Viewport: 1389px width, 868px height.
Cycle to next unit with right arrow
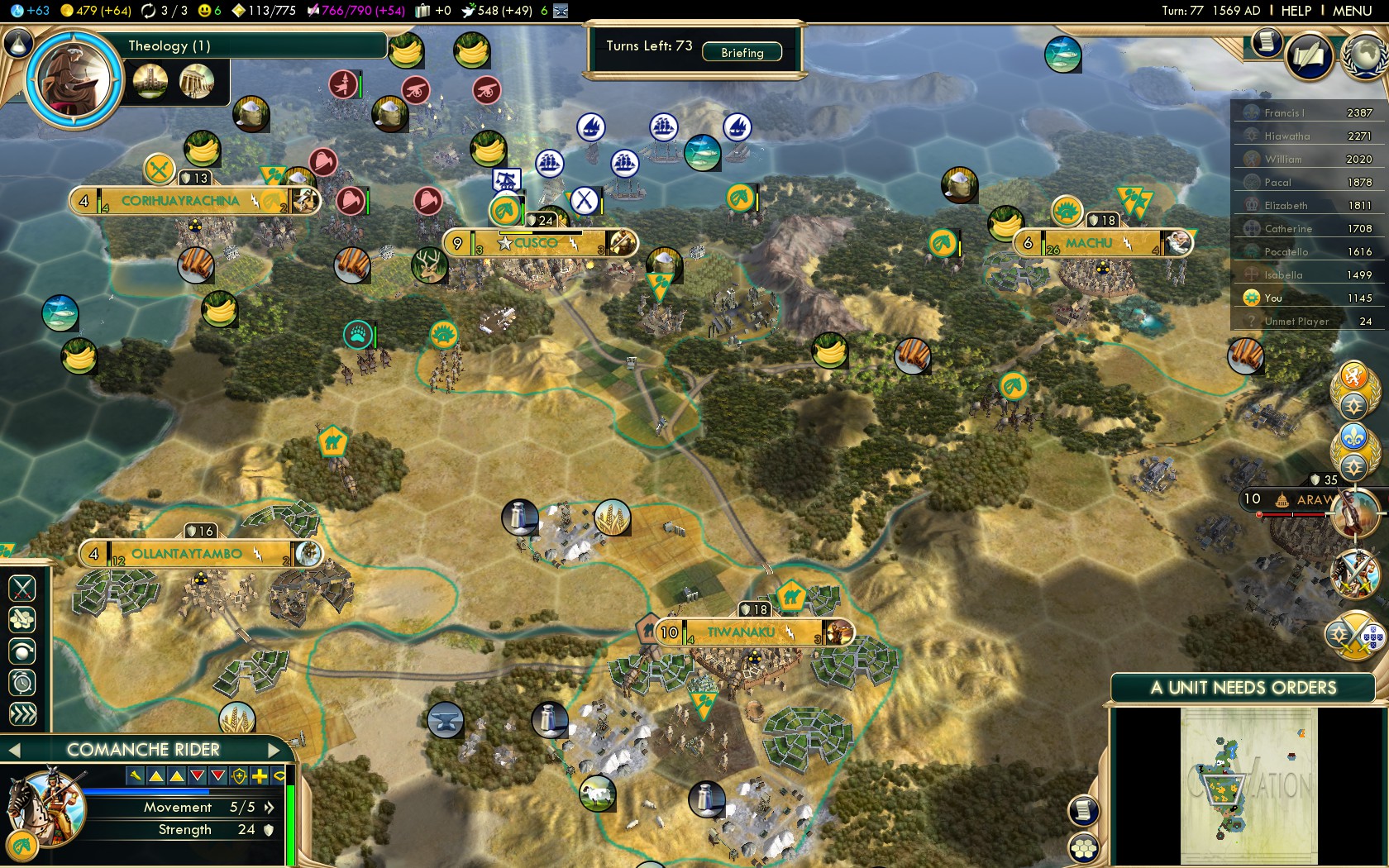pyautogui.click(x=275, y=750)
